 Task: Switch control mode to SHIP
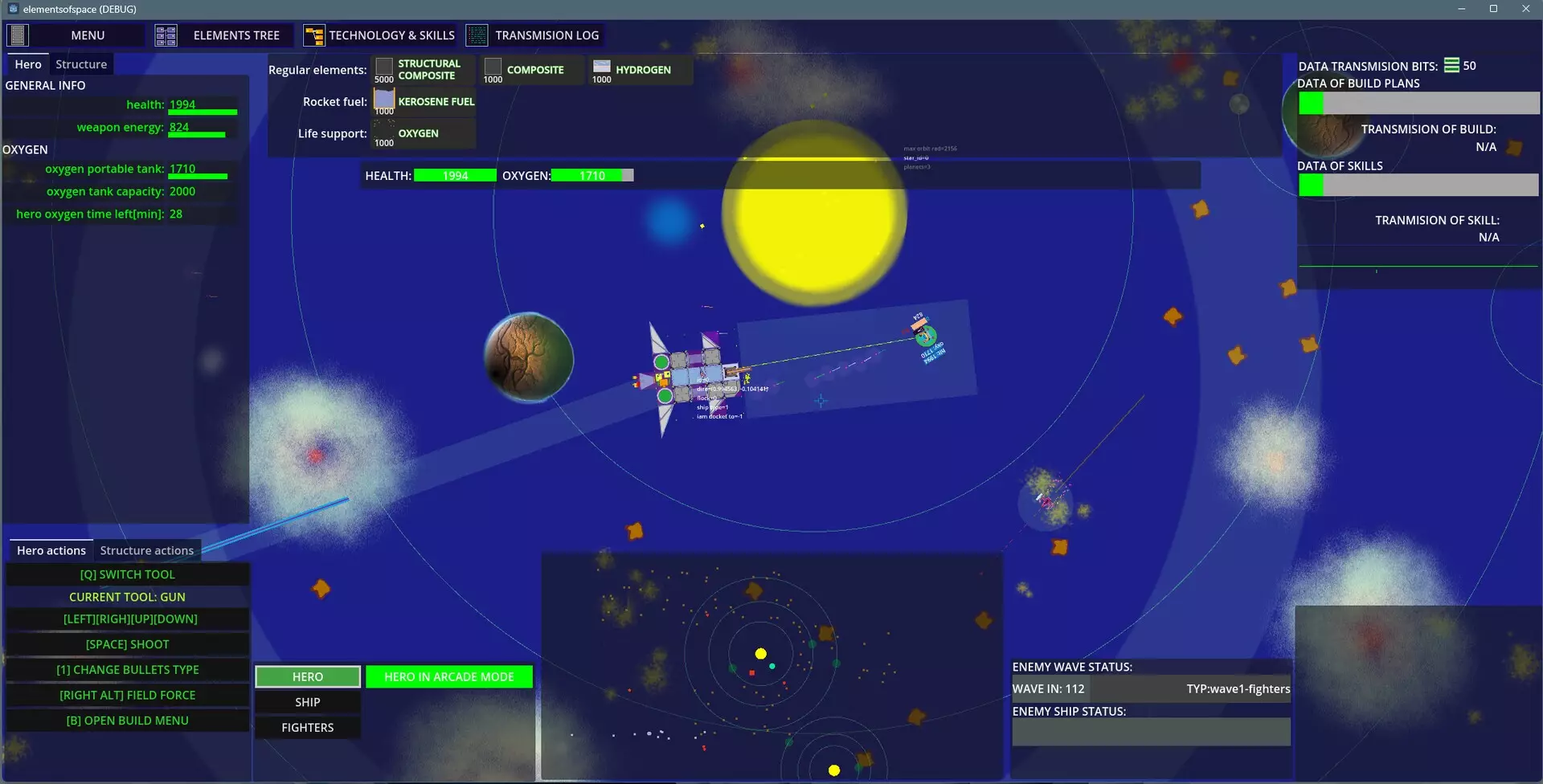point(307,701)
